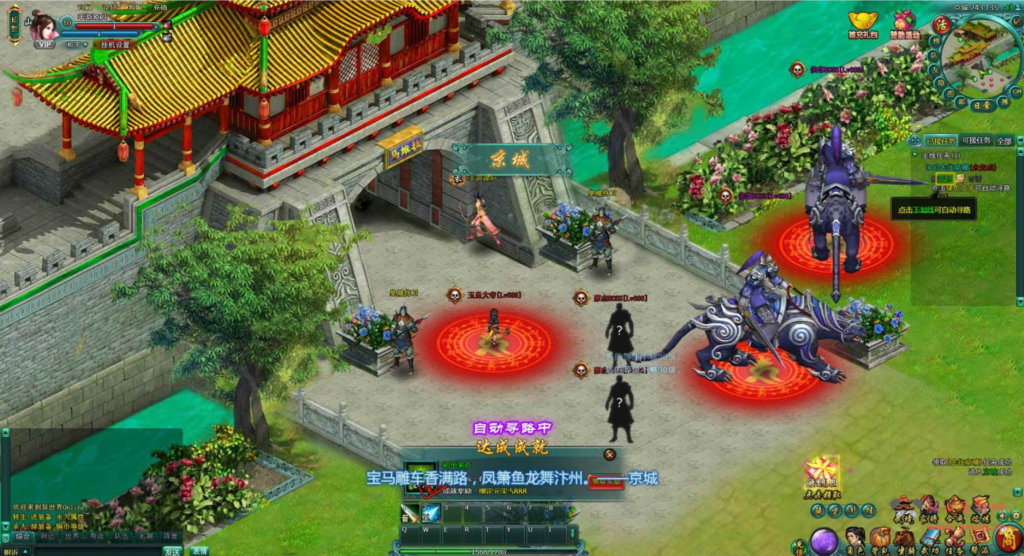
Task: Open the 日常 daily button under the minimap
Action: (981, 104)
